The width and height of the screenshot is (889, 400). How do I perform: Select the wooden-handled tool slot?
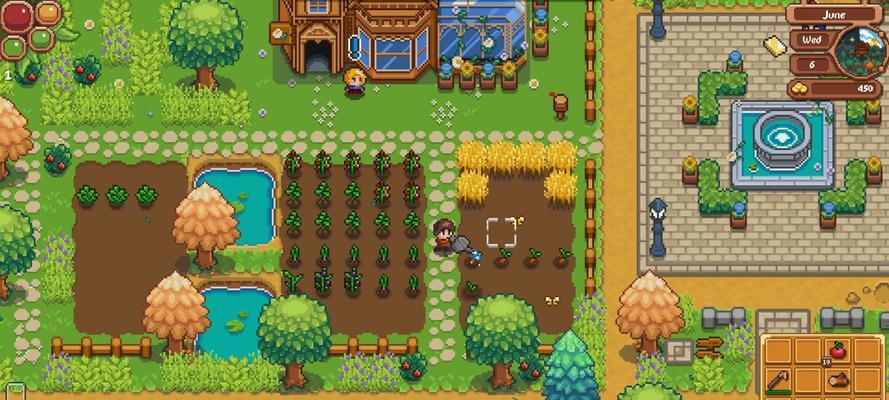tap(779, 381)
